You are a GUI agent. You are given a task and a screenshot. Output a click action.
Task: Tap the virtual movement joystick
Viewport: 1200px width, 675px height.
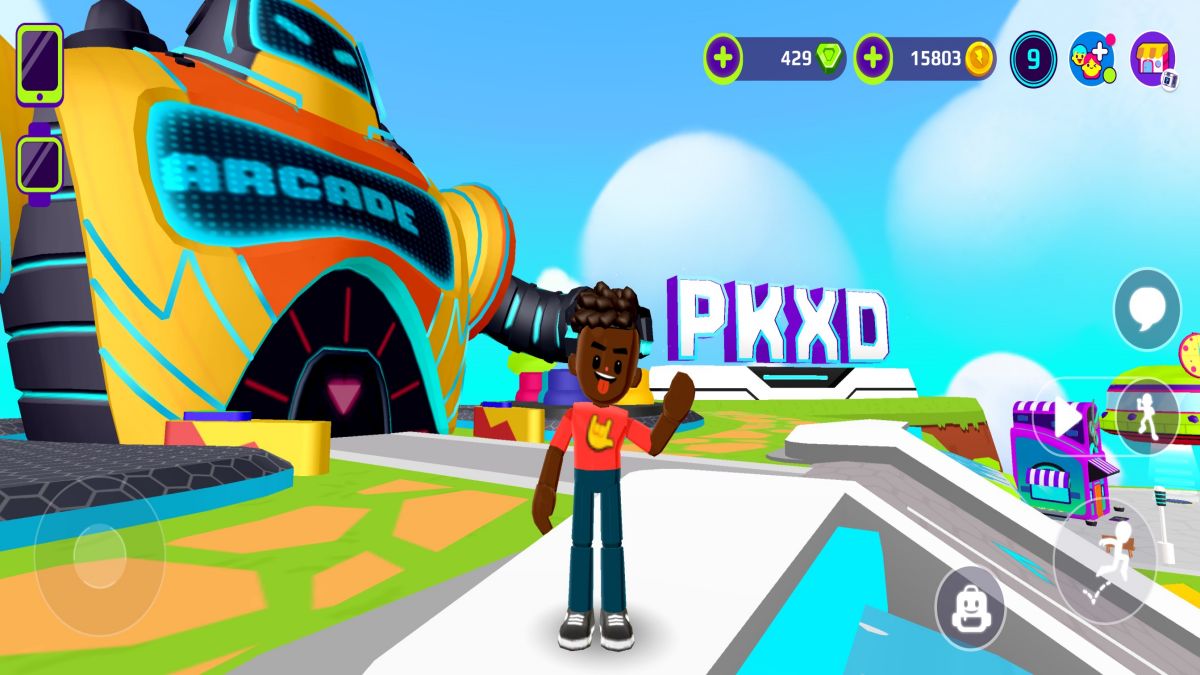point(99,555)
